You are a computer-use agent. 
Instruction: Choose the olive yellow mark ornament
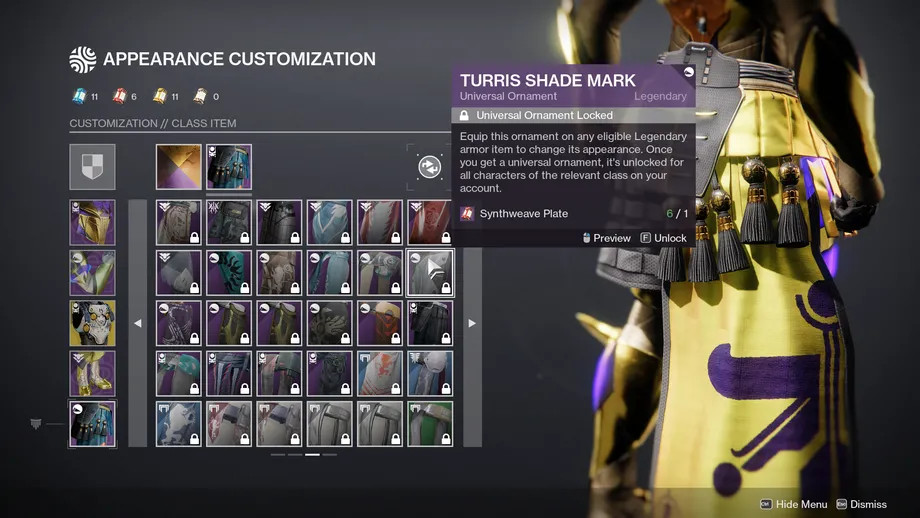pyautogui.click(x=229, y=323)
